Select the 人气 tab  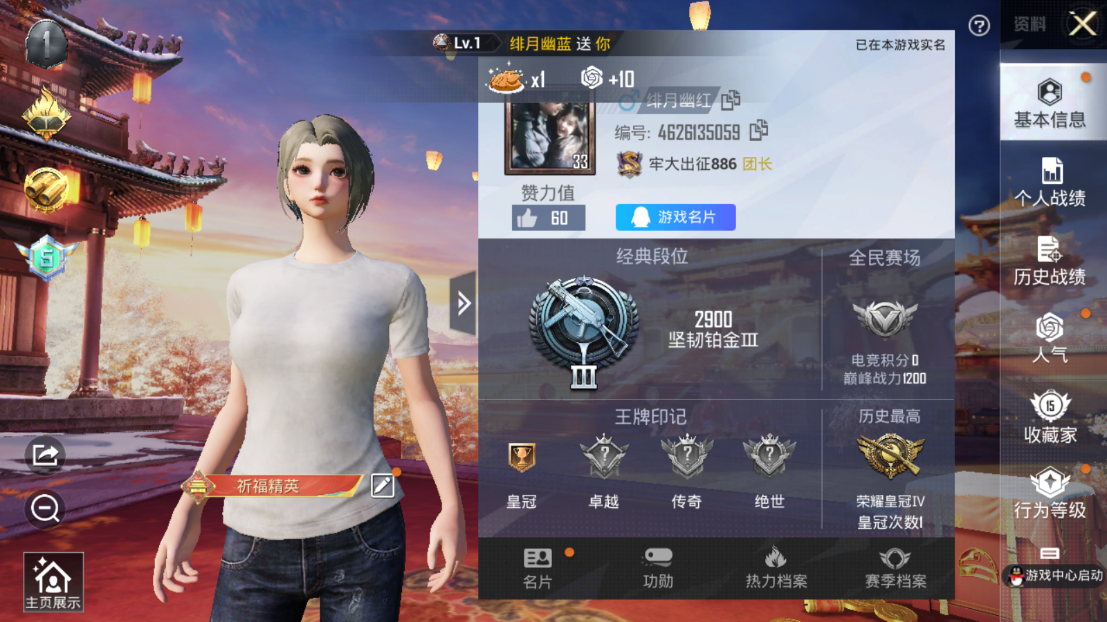pos(1049,337)
